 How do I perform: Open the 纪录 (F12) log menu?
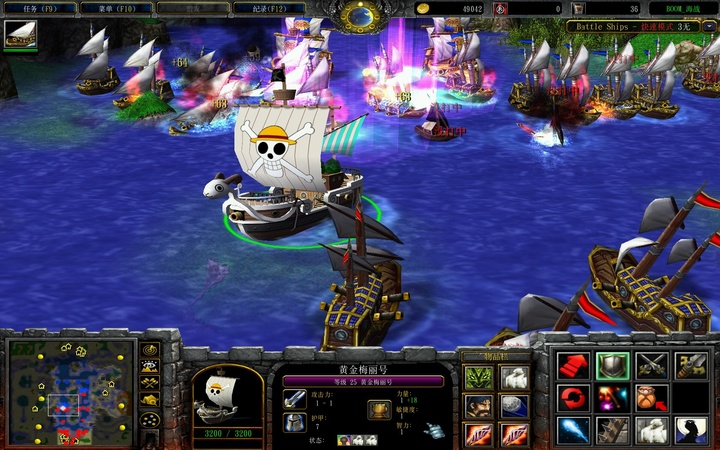269,8
